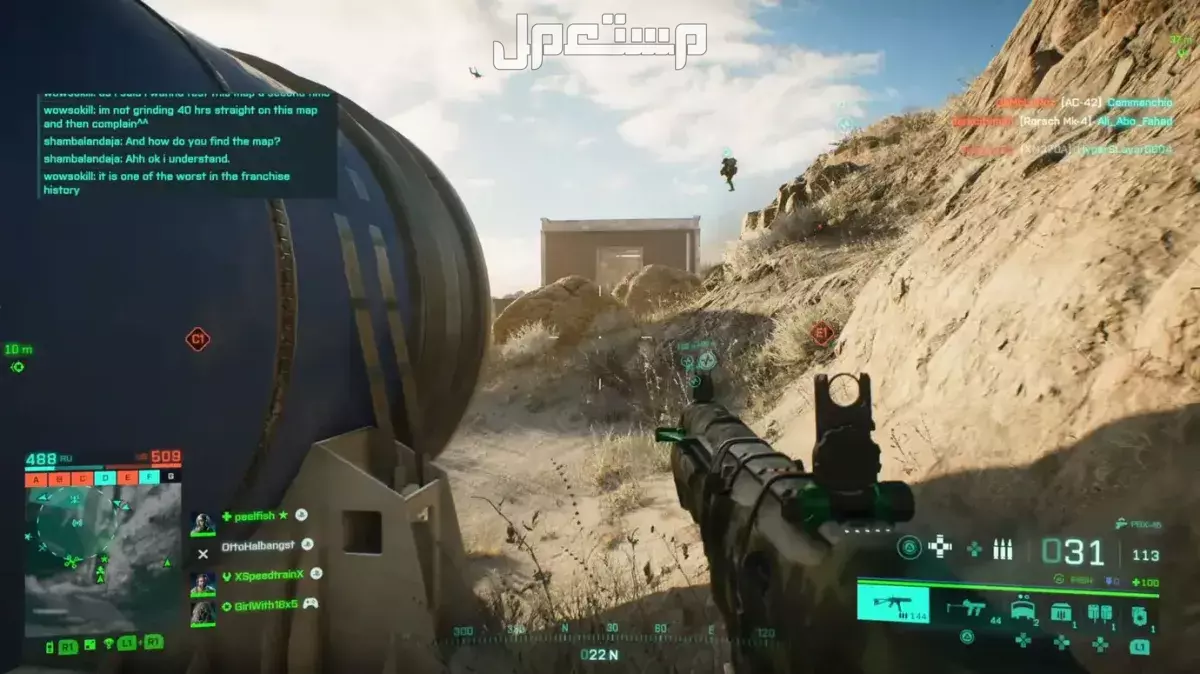Click the E1 objective marker on HUD
Screen dimensions: 1200x674
822,332
